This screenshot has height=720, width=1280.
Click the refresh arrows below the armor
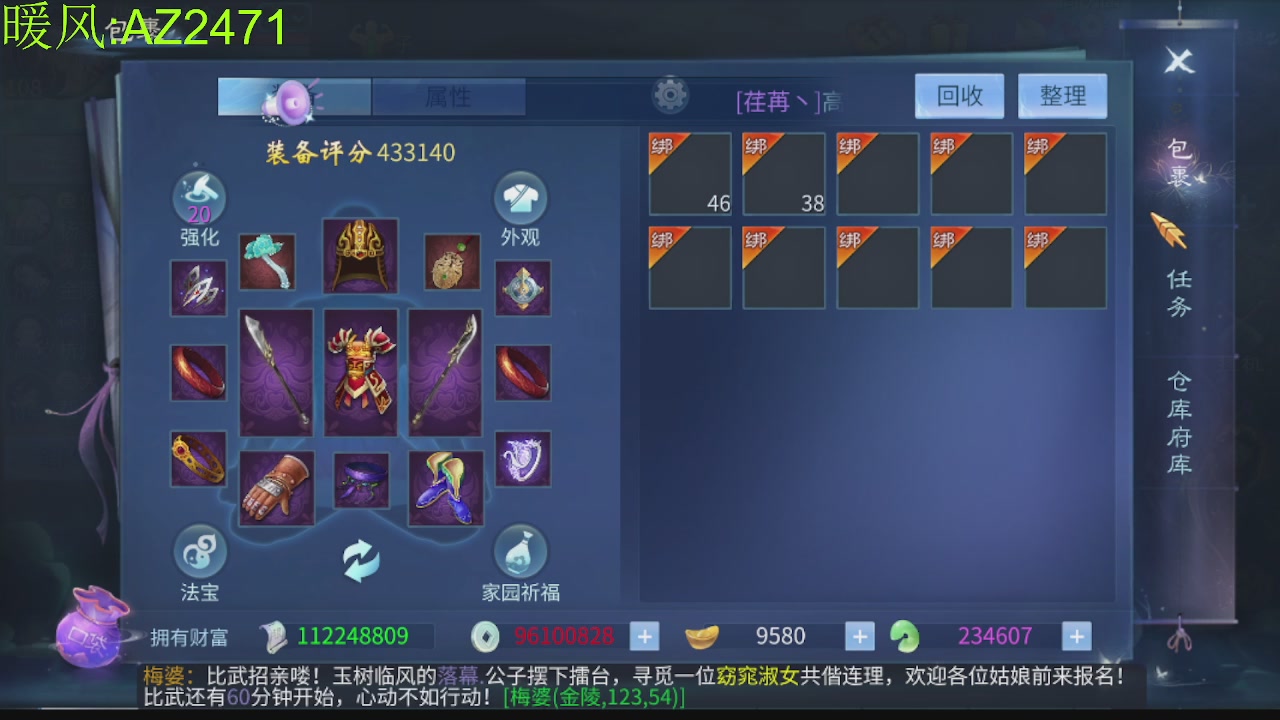[x=362, y=560]
